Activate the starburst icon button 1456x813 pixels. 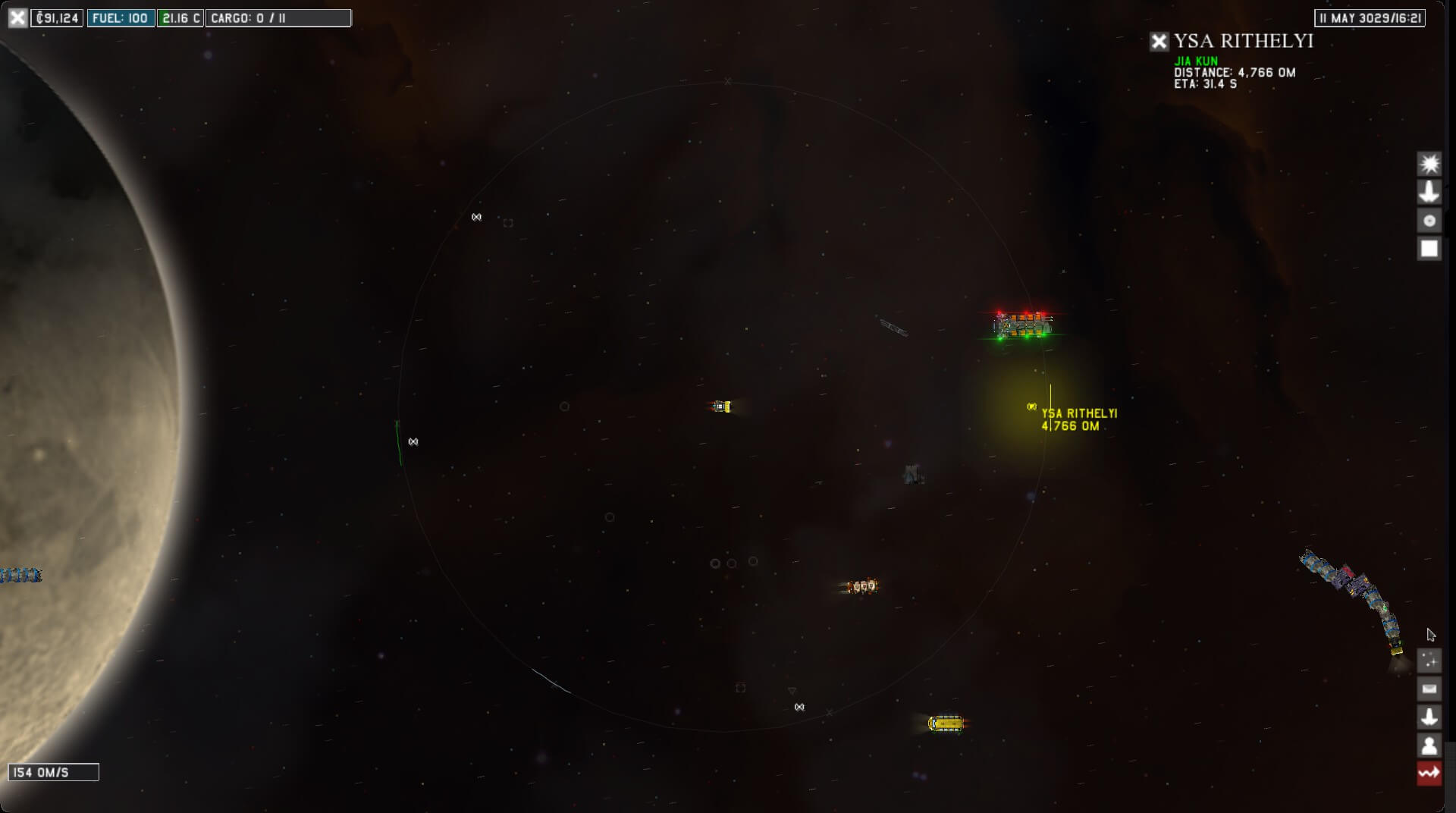(1429, 164)
